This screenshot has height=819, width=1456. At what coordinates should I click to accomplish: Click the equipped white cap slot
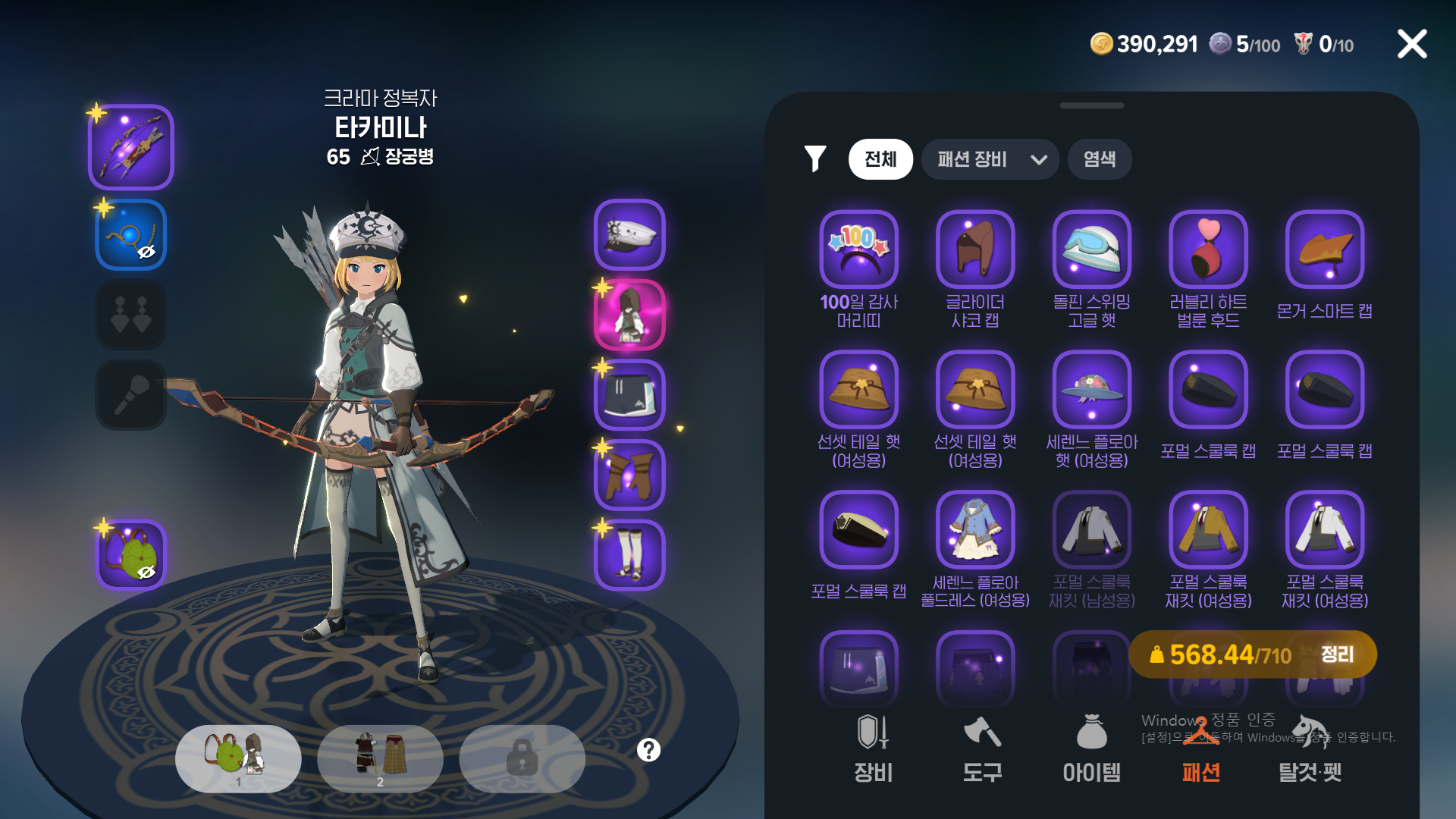click(629, 235)
